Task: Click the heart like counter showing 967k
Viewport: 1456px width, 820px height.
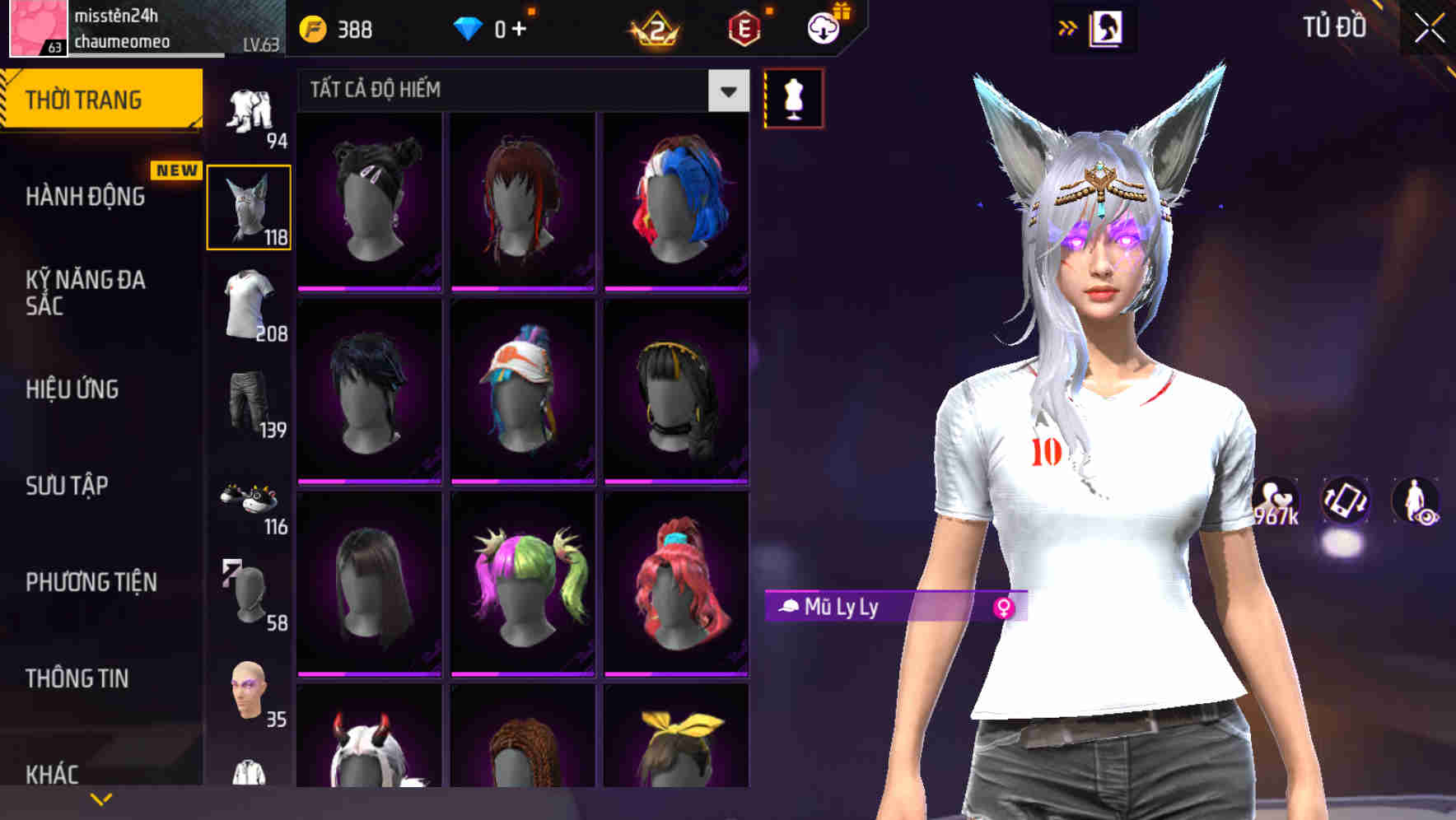Action: pos(1274,502)
